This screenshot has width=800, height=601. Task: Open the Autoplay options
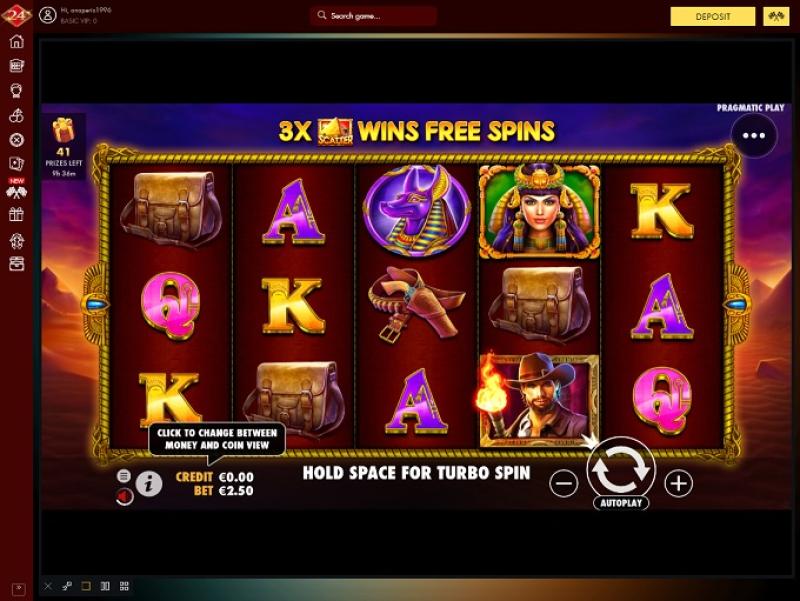pyautogui.click(x=620, y=503)
